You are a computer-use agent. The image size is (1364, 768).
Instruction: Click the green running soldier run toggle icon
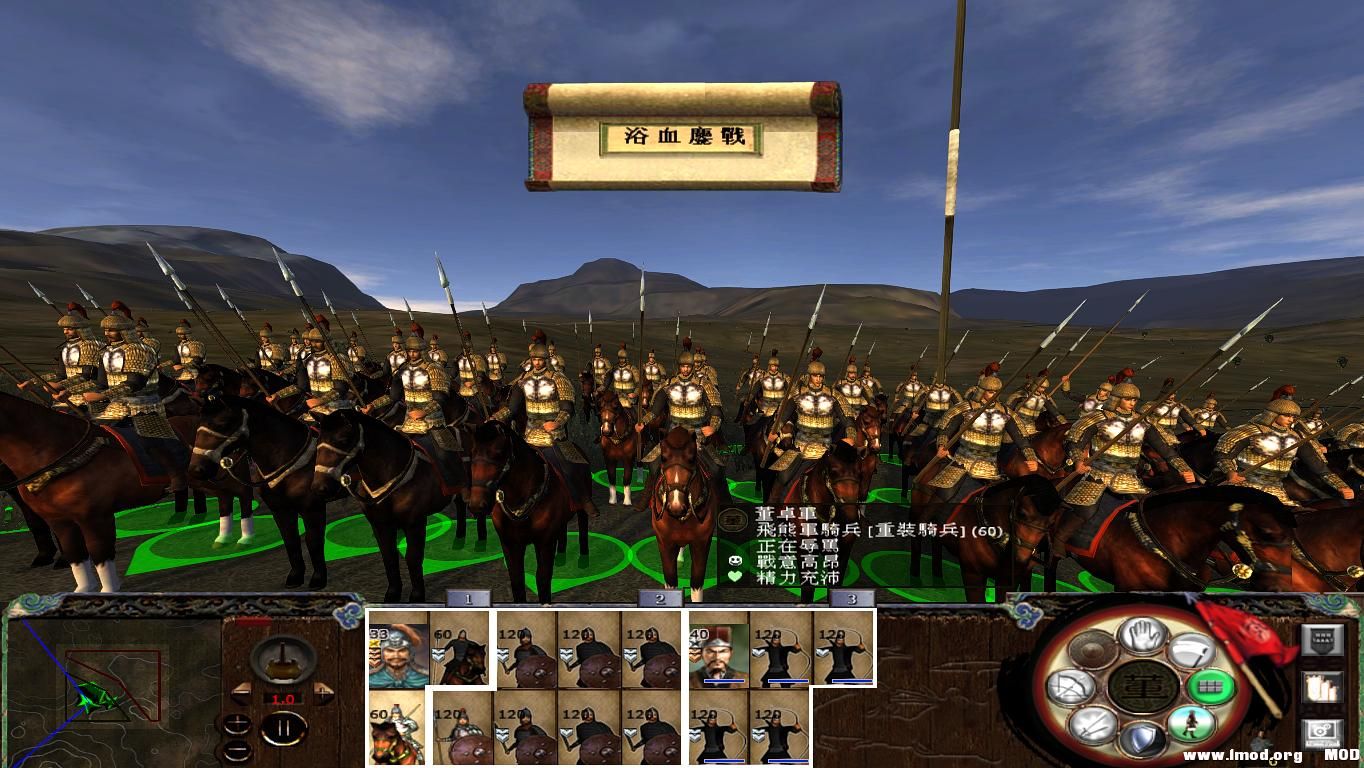click(1191, 722)
